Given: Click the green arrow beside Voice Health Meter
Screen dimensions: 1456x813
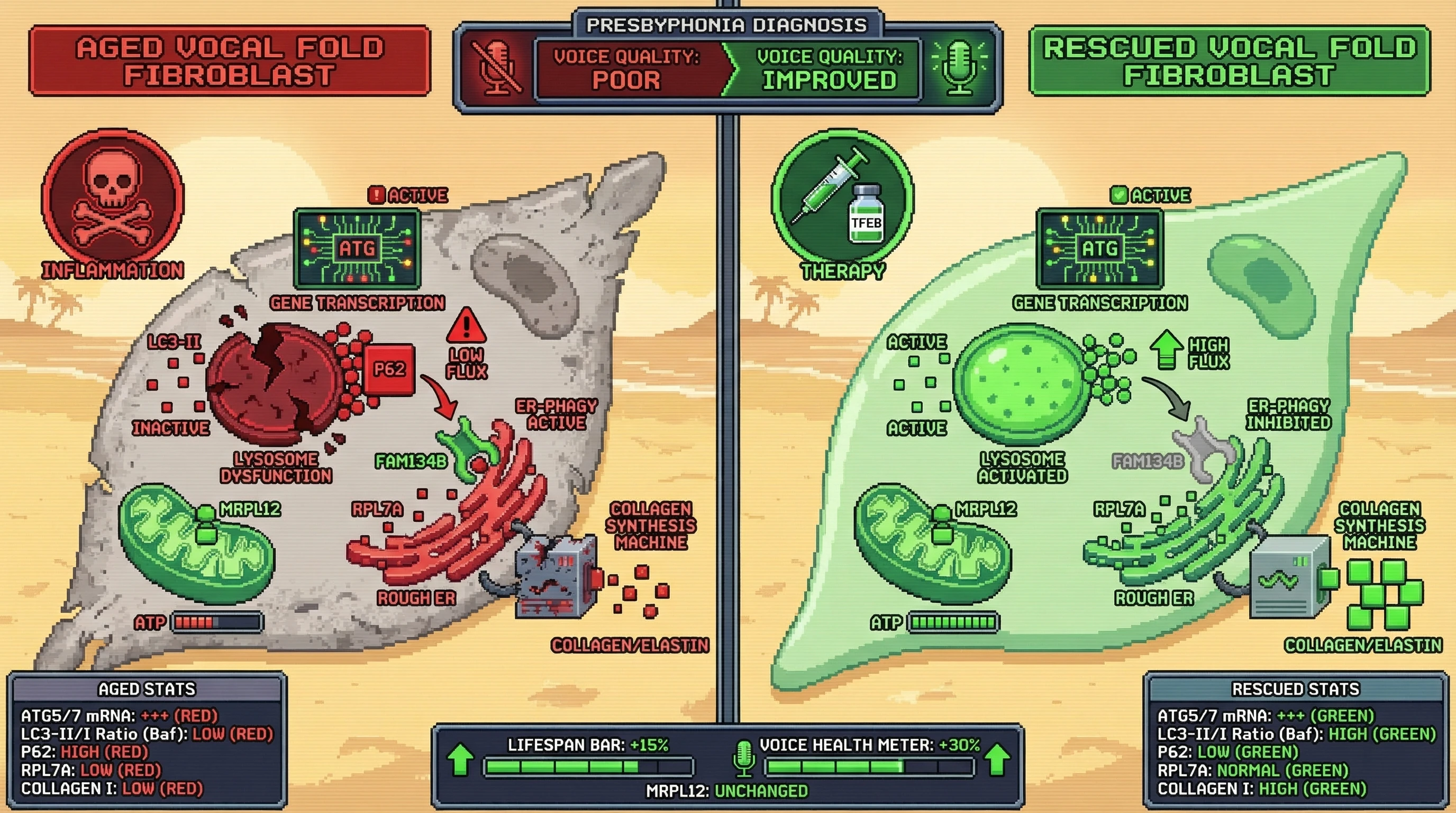Looking at the screenshot, I should [x=998, y=758].
